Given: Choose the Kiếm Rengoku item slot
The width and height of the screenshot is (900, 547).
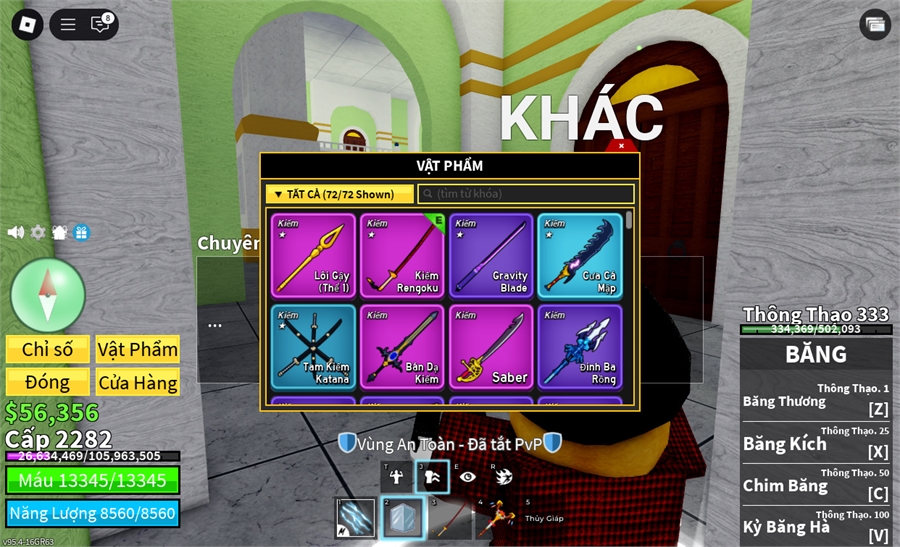Looking at the screenshot, I should [x=403, y=256].
